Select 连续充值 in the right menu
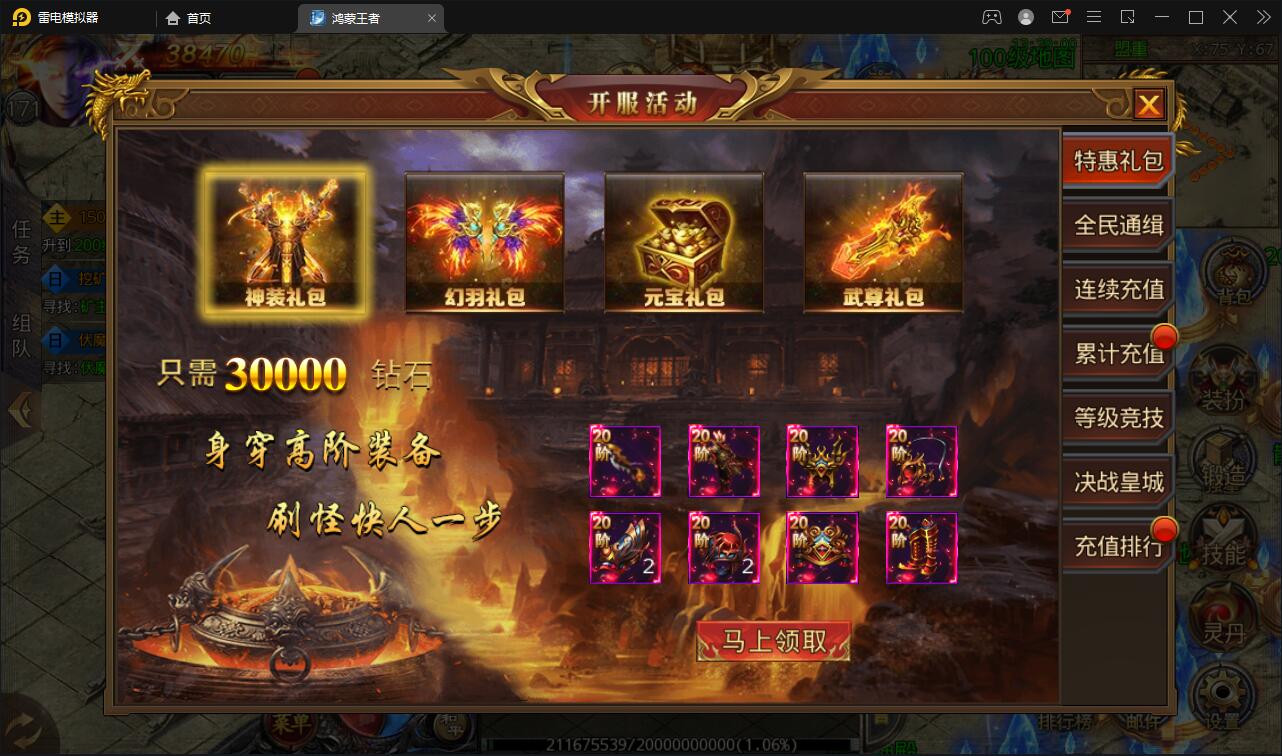The height and width of the screenshot is (756, 1282). coord(1117,290)
